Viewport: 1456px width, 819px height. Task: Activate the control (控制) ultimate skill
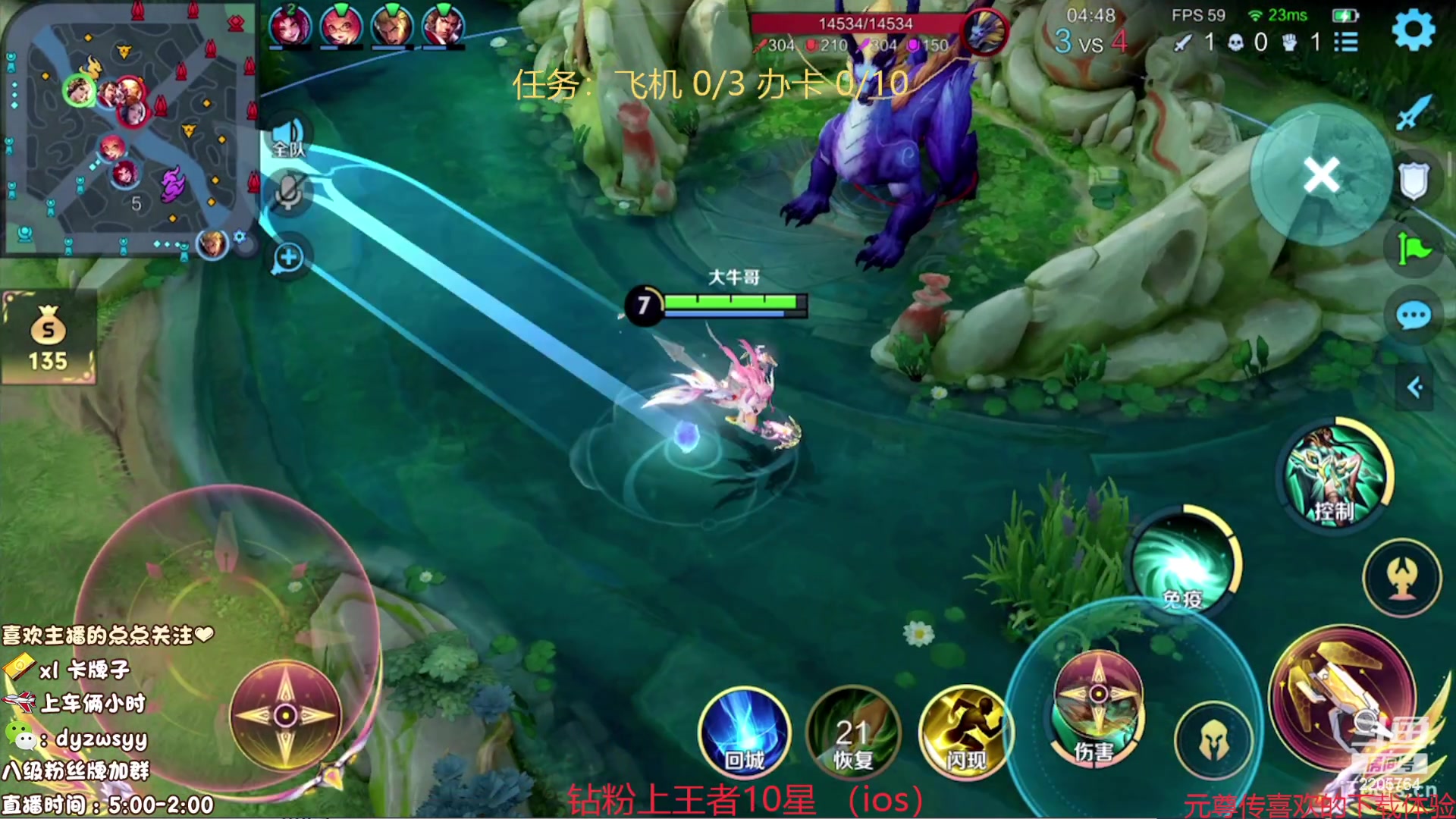pyautogui.click(x=1335, y=476)
